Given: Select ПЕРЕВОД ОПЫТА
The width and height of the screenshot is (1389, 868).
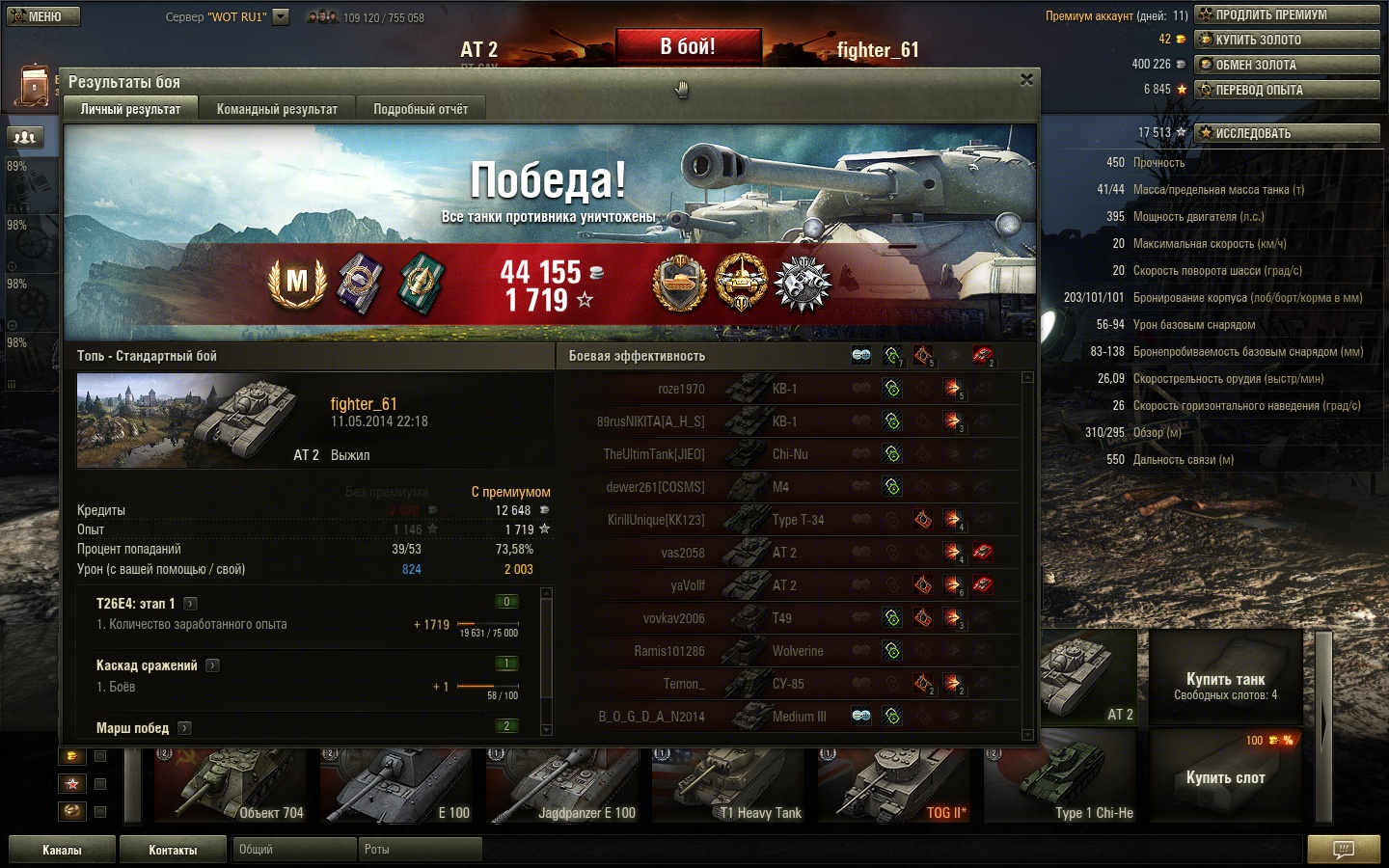Looking at the screenshot, I should click(x=1287, y=90).
